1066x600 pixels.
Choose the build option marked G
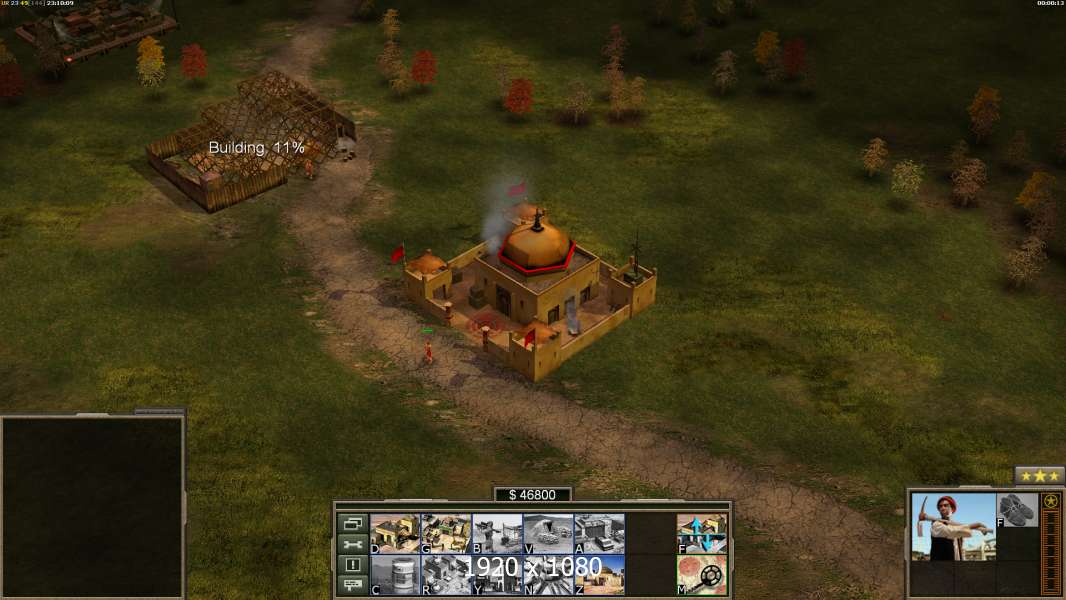point(446,533)
